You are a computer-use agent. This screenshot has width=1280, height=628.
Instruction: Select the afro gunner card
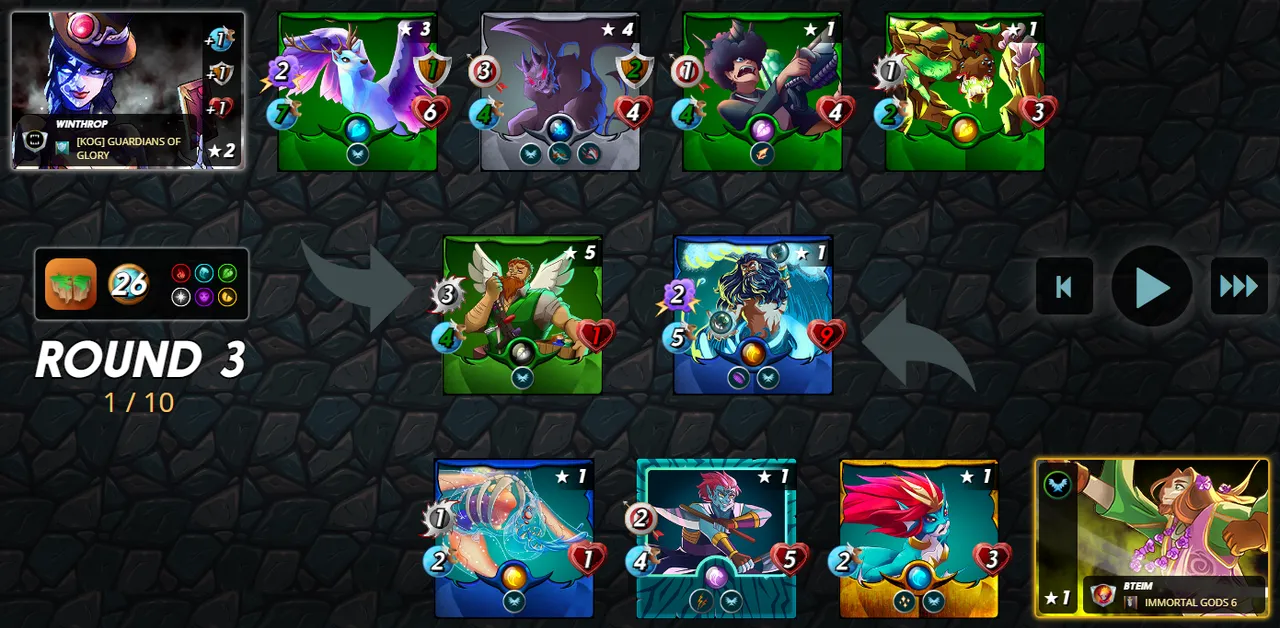(x=762, y=92)
